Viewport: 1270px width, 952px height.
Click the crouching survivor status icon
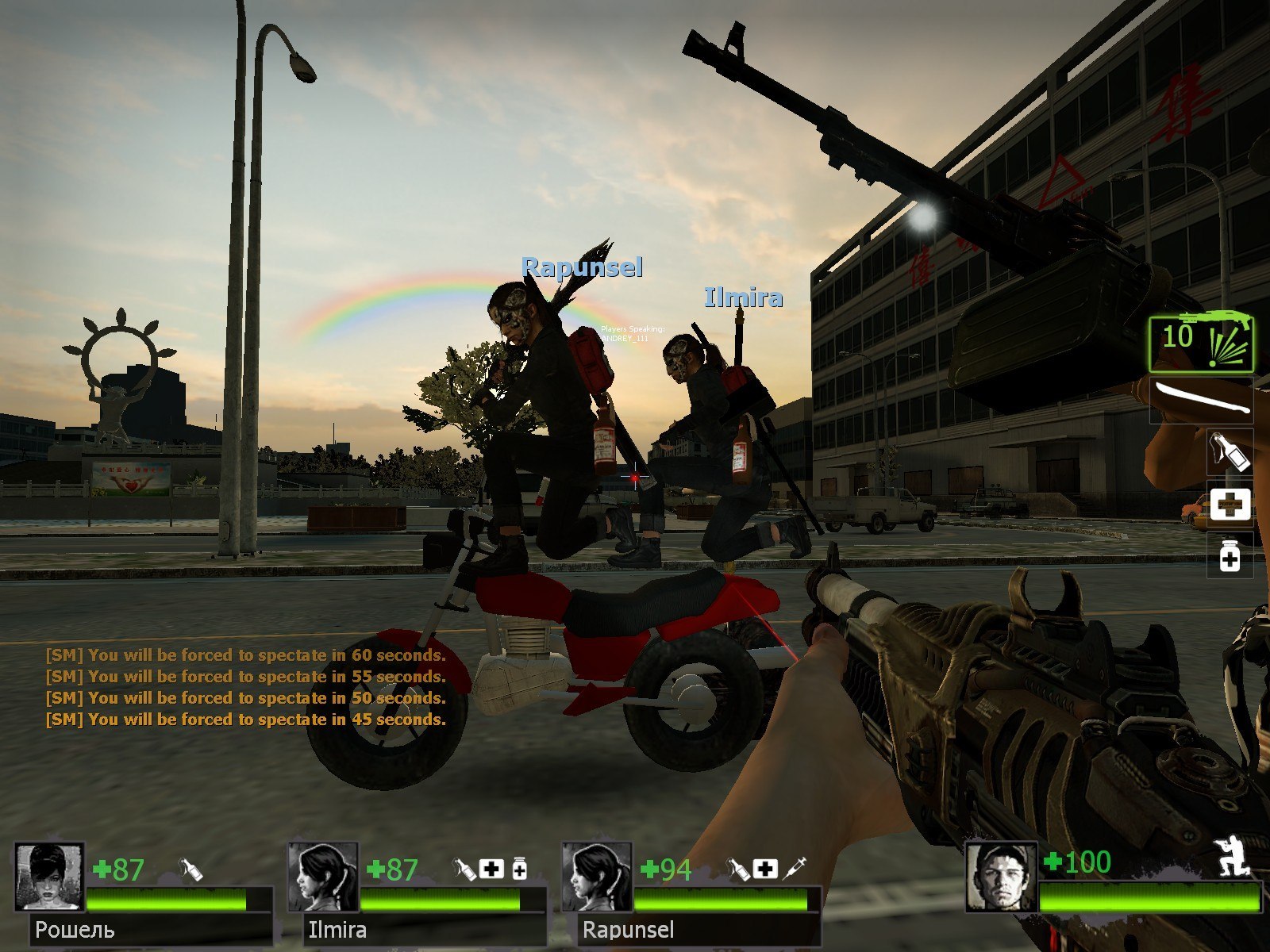pyautogui.click(x=1233, y=857)
